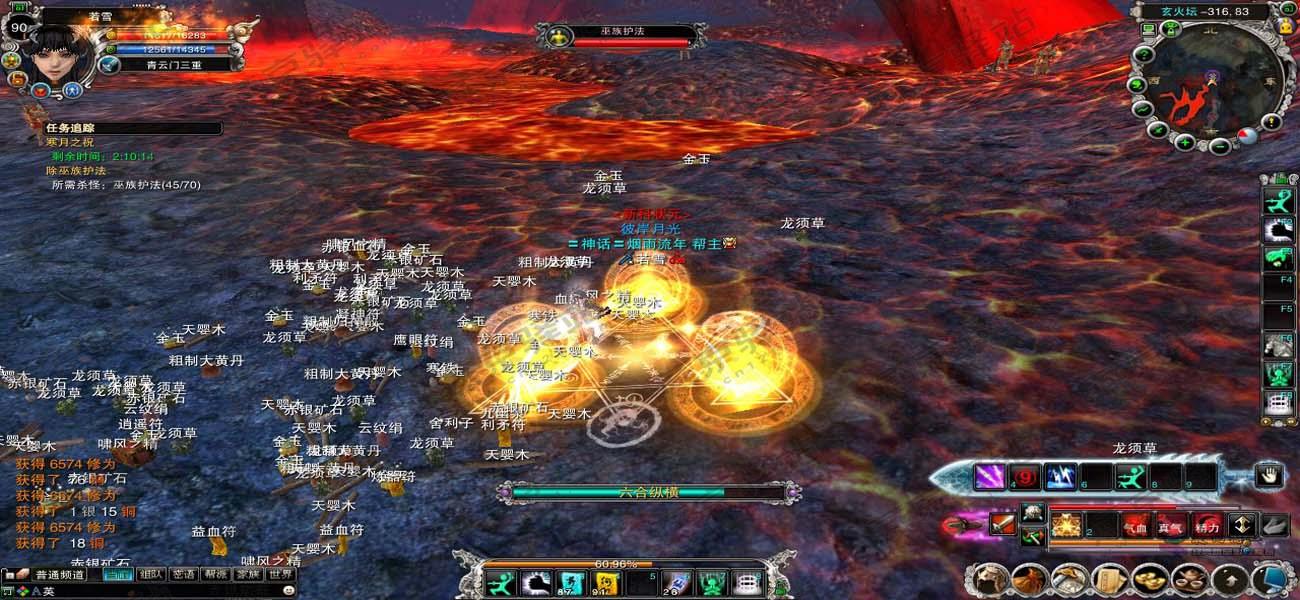
Task: Open the gold ingots shop menu
Action: pos(1149,579)
